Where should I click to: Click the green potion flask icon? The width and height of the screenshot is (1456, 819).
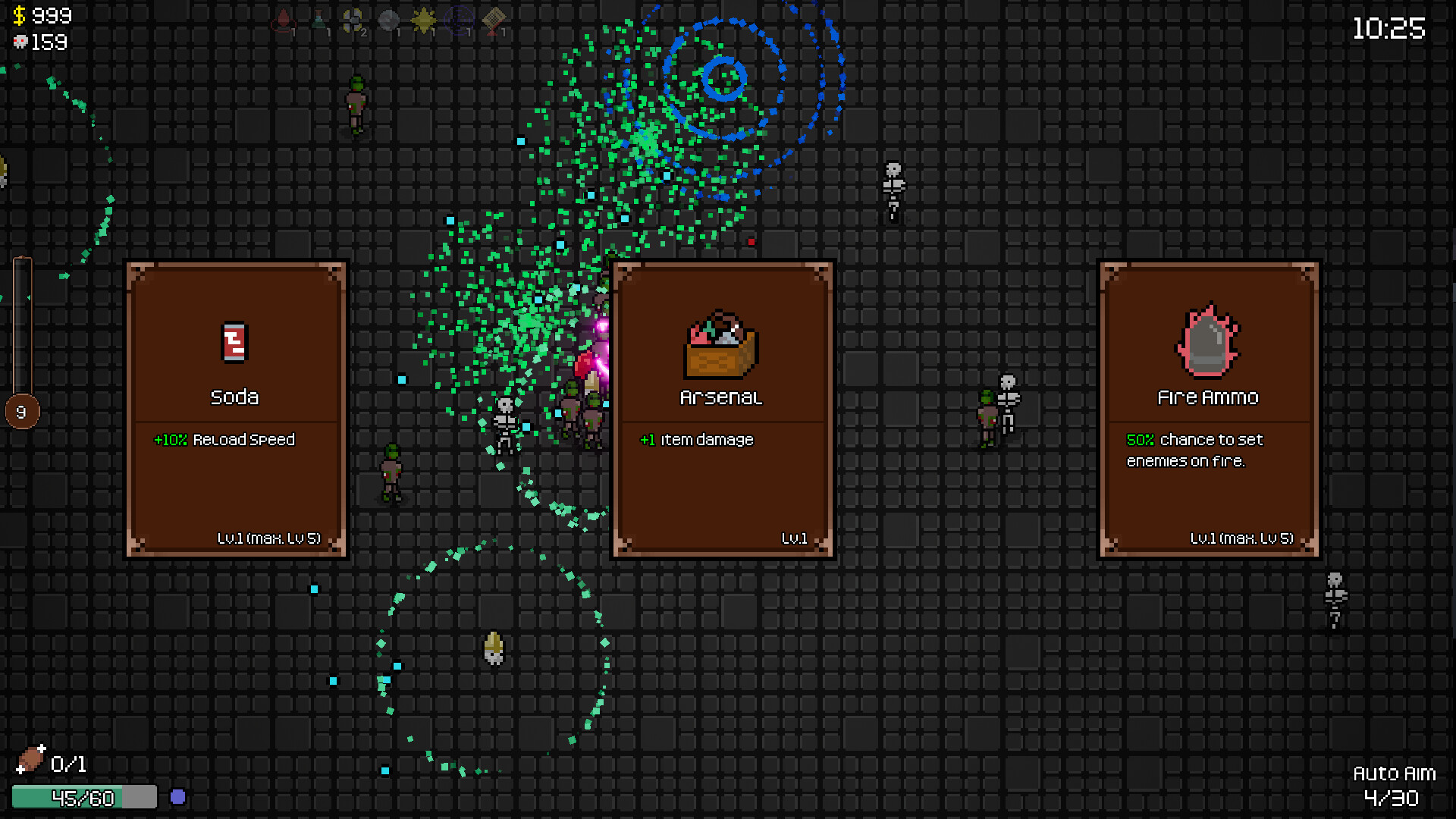point(318,20)
